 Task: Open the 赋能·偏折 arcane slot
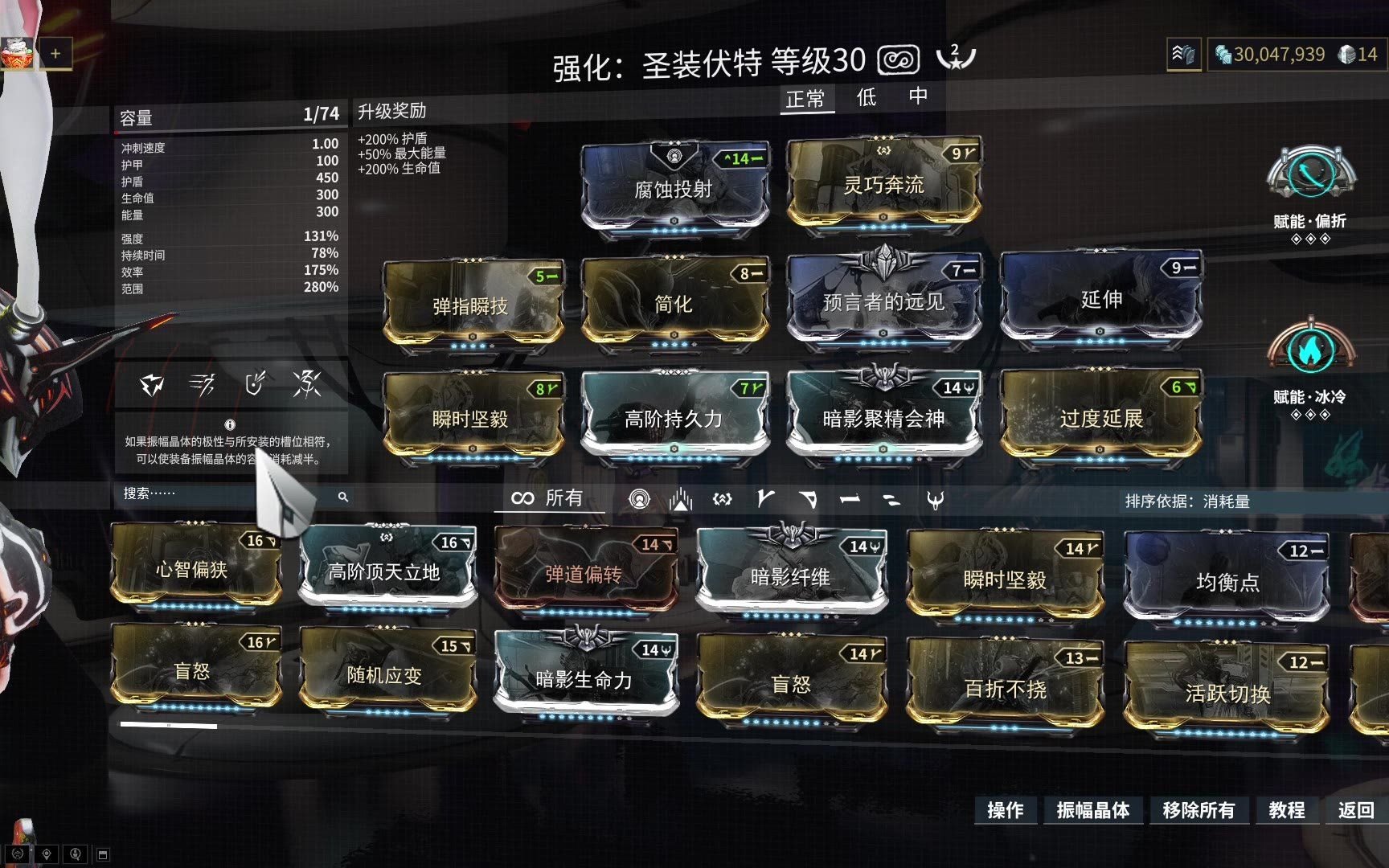click(x=1309, y=177)
